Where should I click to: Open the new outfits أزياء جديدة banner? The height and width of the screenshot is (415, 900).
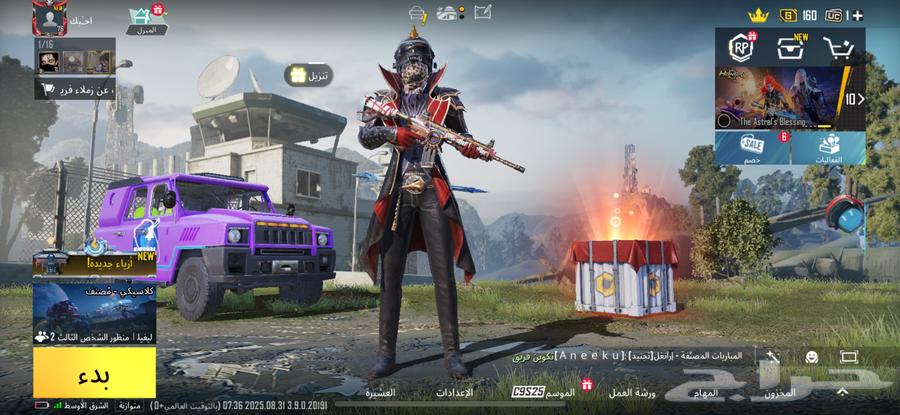[x=94, y=262]
